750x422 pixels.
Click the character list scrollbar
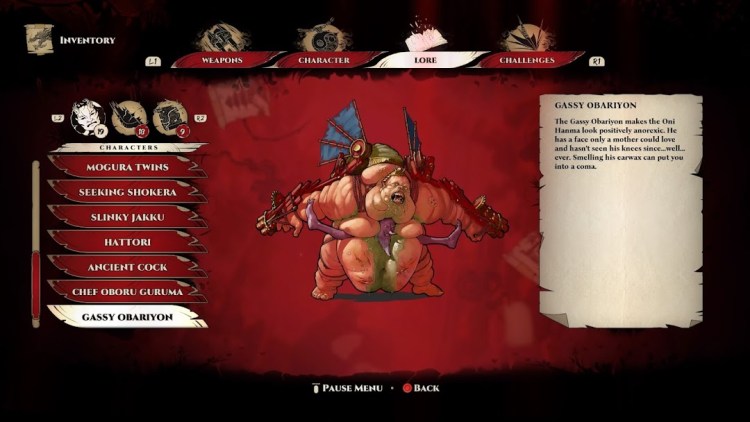point(36,242)
